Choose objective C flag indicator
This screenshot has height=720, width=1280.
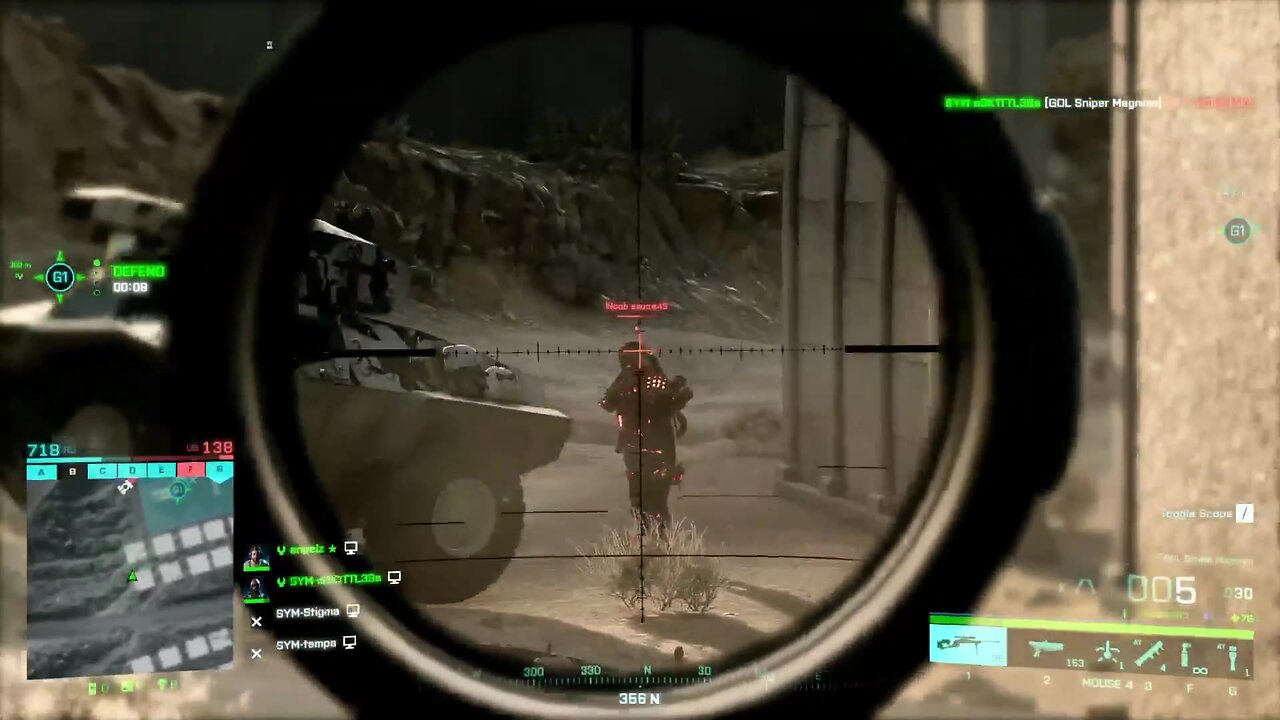[102, 471]
